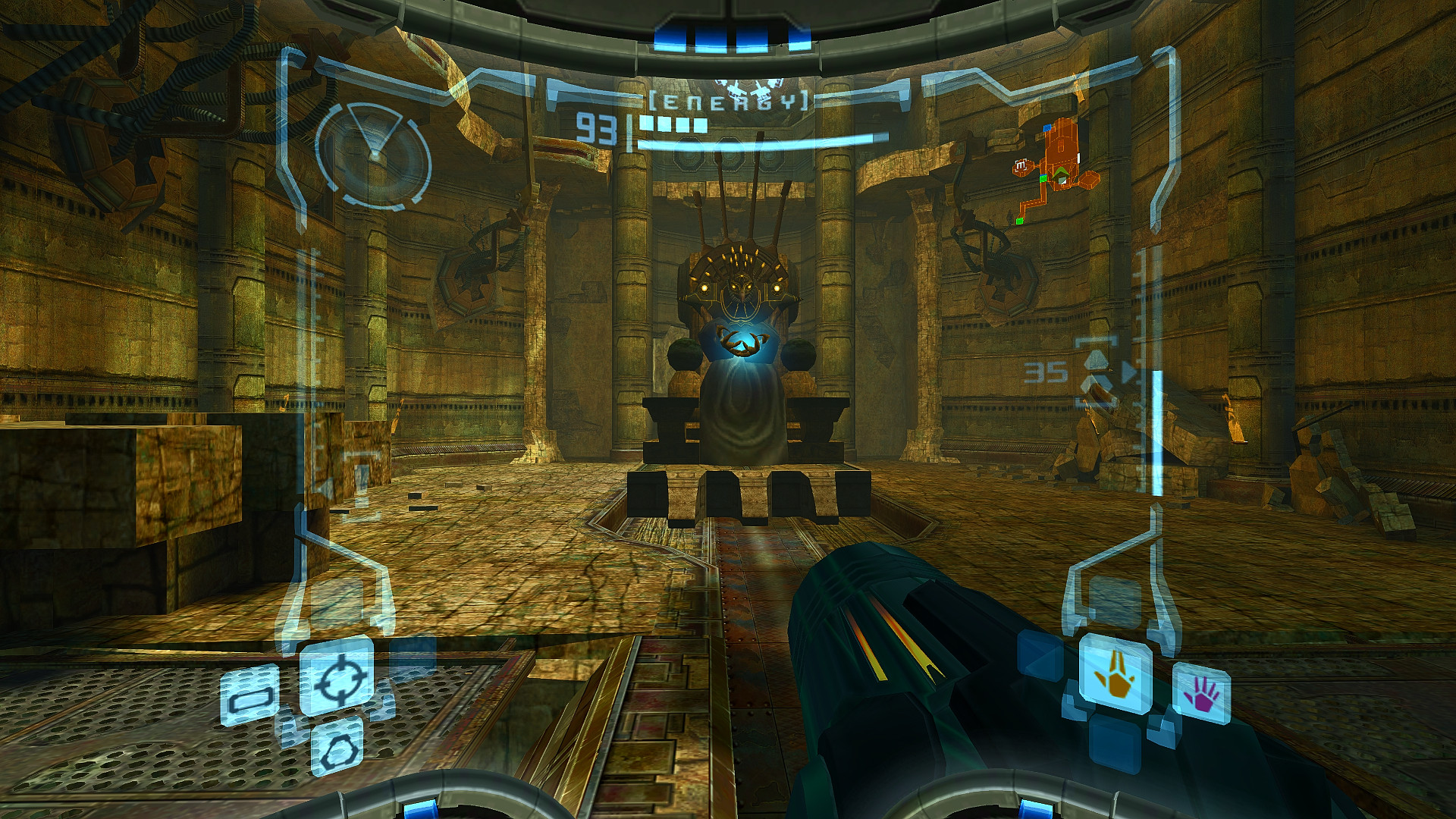Select the Combat Visor crosshair icon
This screenshot has width=1456, height=819.
(x=337, y=677)
